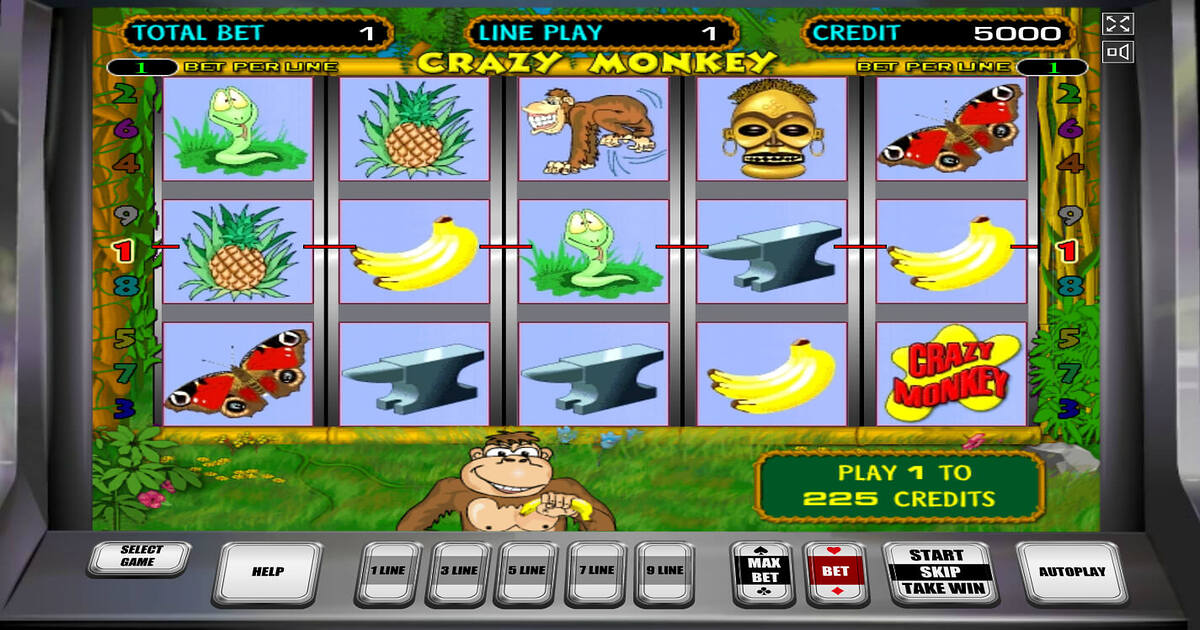The width and height of the screenshot is (1200, 630).
Task: Choose the 1 Line button
Action: click(x=388, y=571)
